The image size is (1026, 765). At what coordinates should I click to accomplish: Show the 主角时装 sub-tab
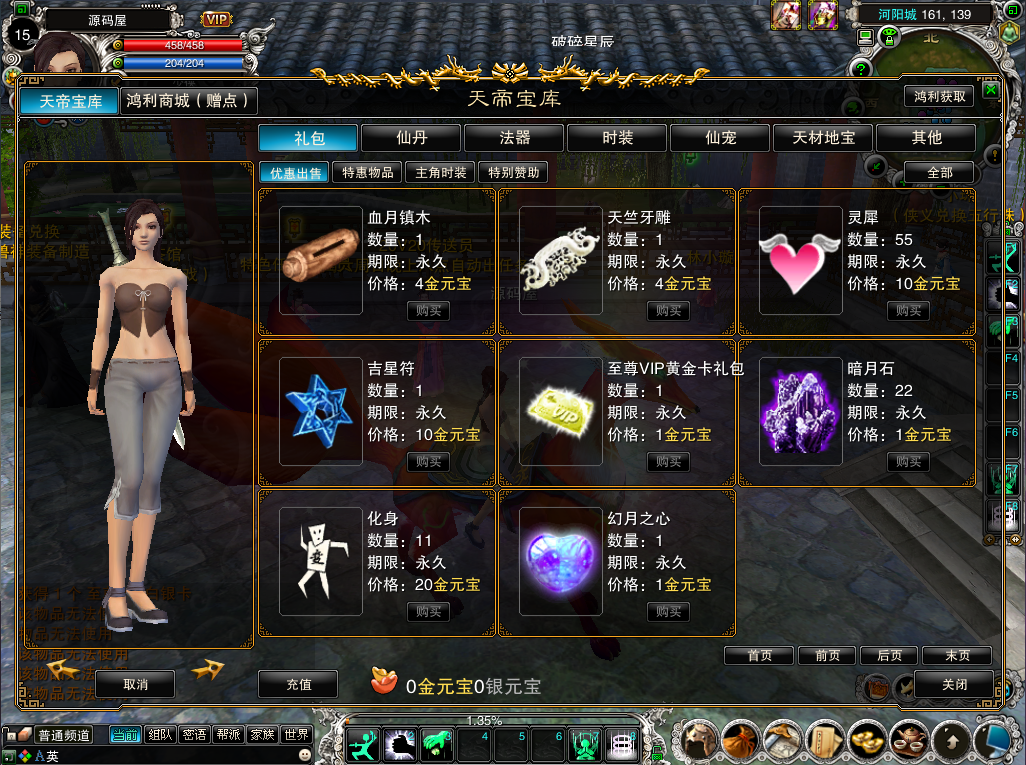click(x=441, y=173)
